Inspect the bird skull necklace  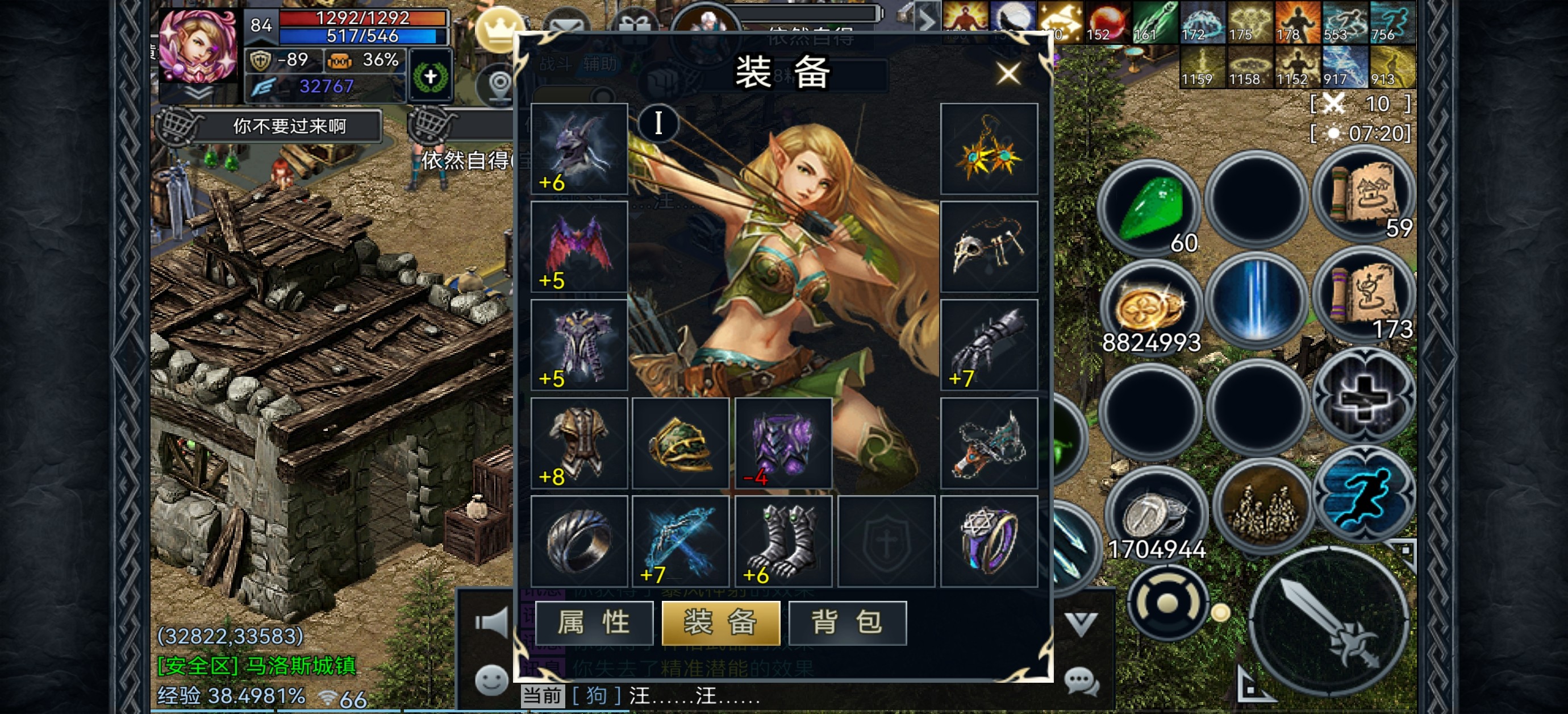[x=989, y=247]
